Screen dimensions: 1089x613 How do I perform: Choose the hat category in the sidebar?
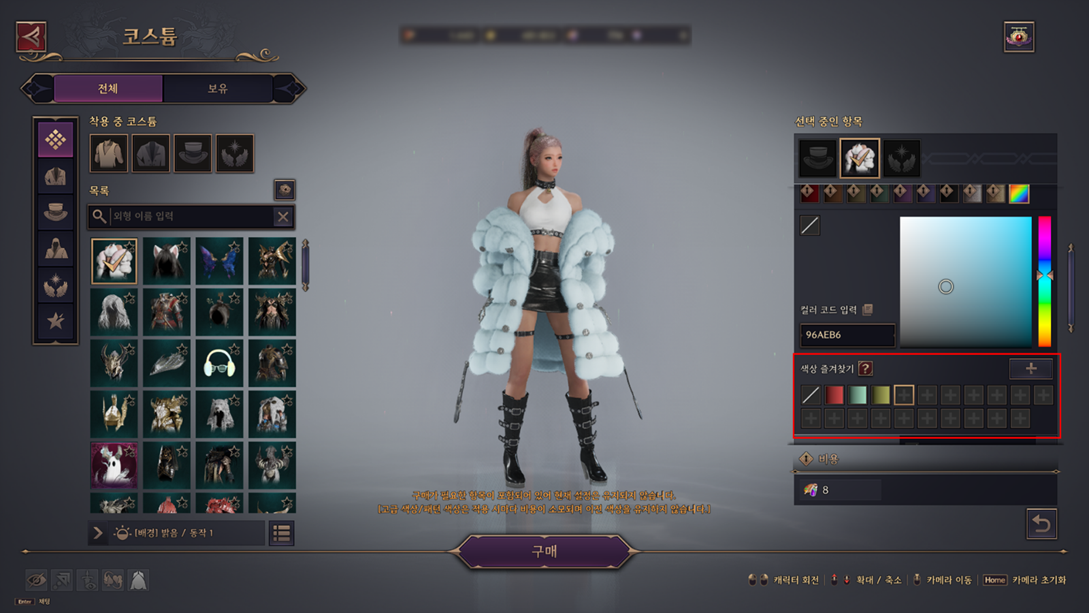pos(55,213)
